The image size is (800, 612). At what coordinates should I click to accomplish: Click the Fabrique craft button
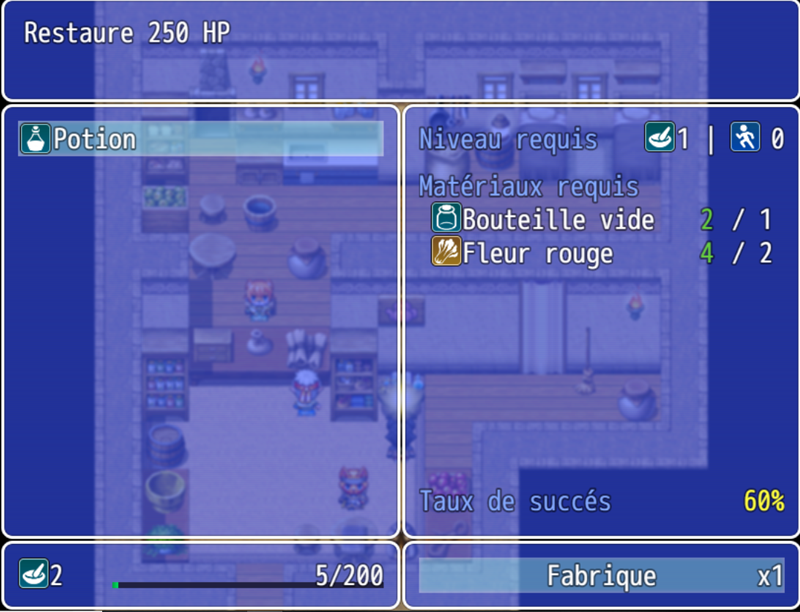pyautogui.click(x=601, y=576)
